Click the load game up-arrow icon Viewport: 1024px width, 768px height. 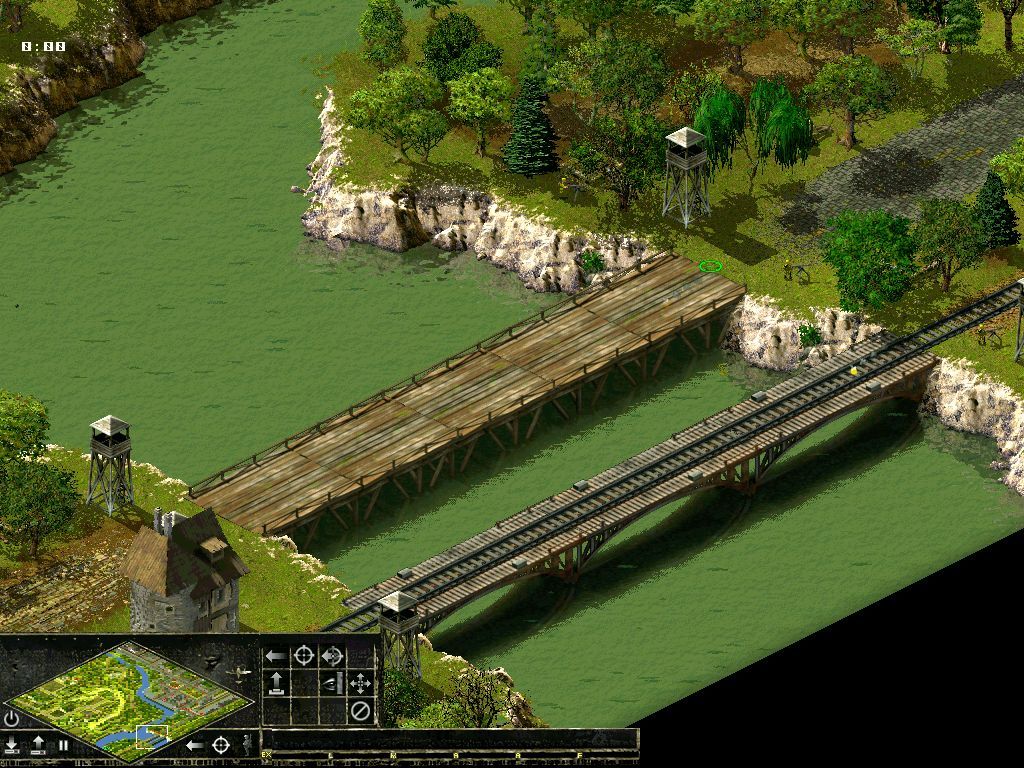coord(38,744)
